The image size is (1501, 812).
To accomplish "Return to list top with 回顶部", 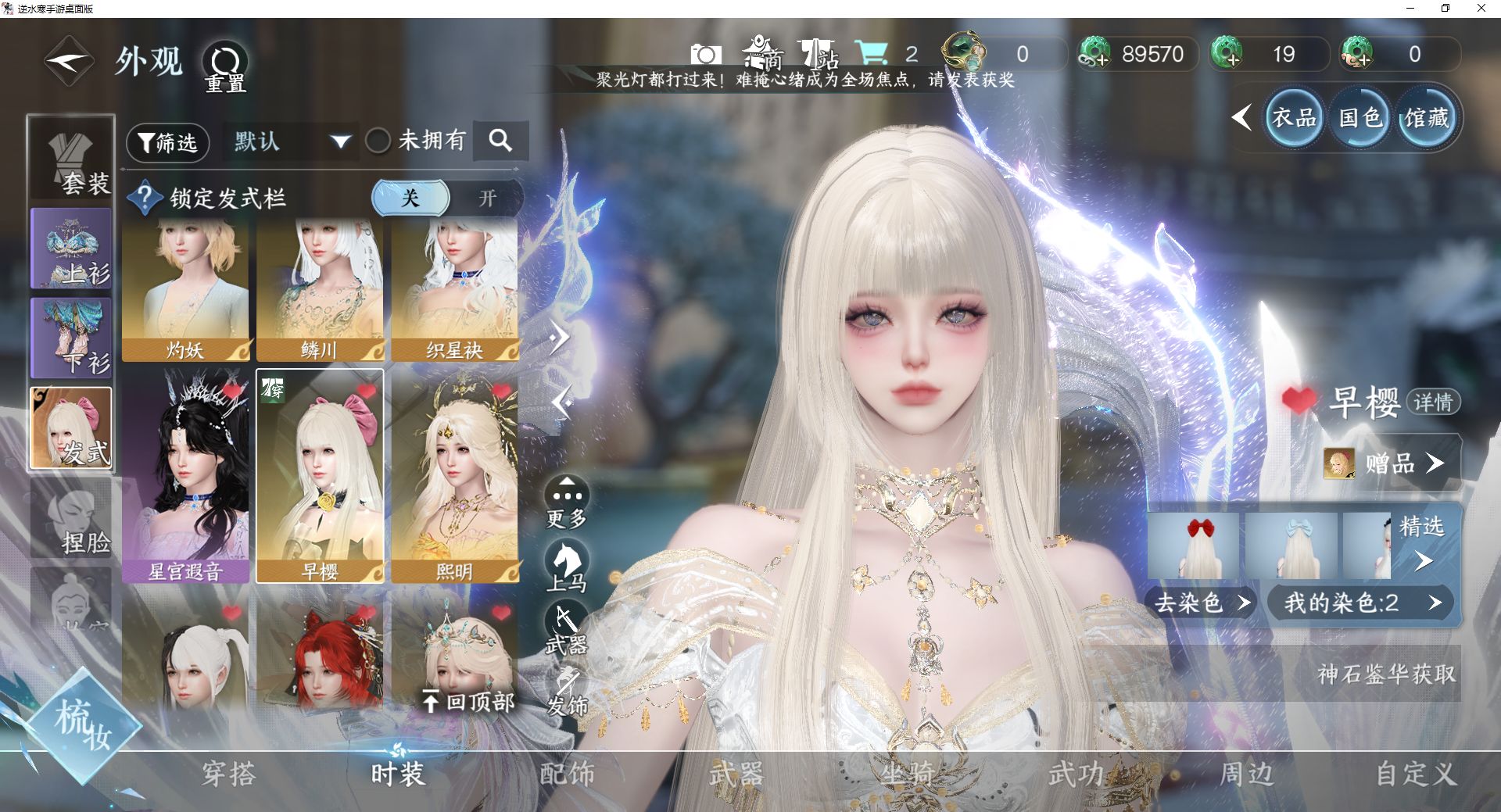I will coord(469,702).
